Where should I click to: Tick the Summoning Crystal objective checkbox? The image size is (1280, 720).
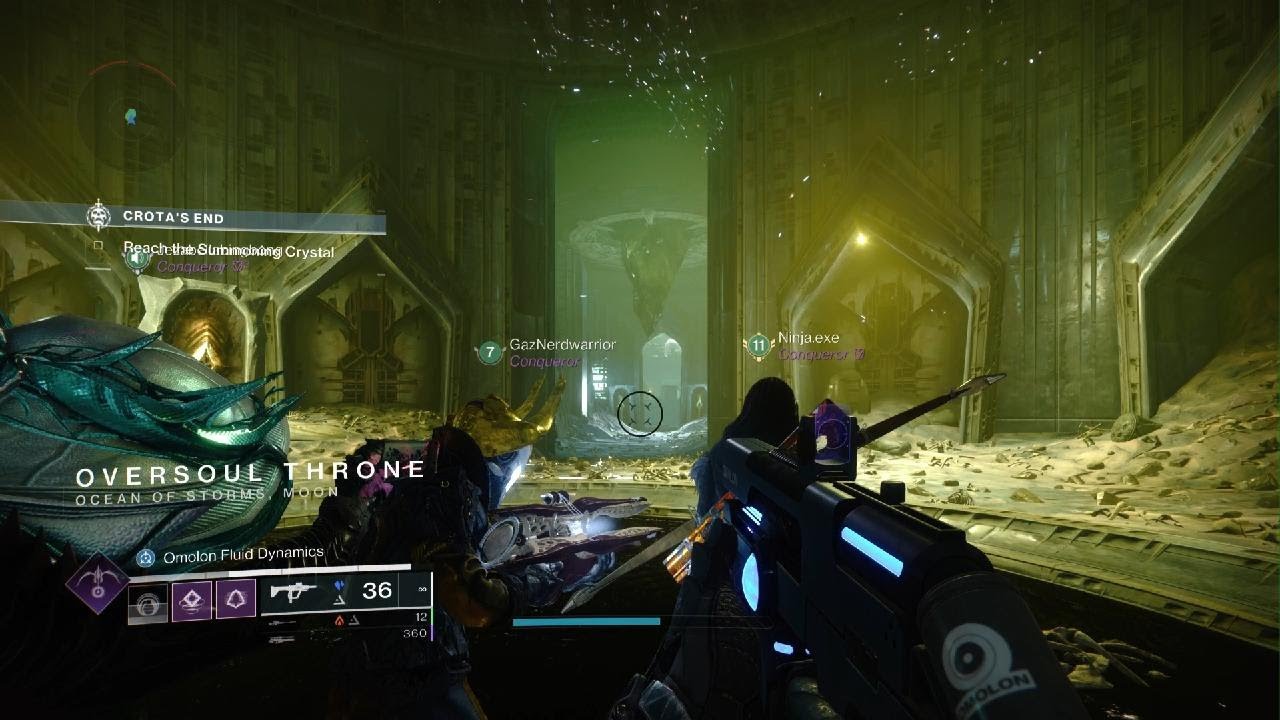click(98, 246)
